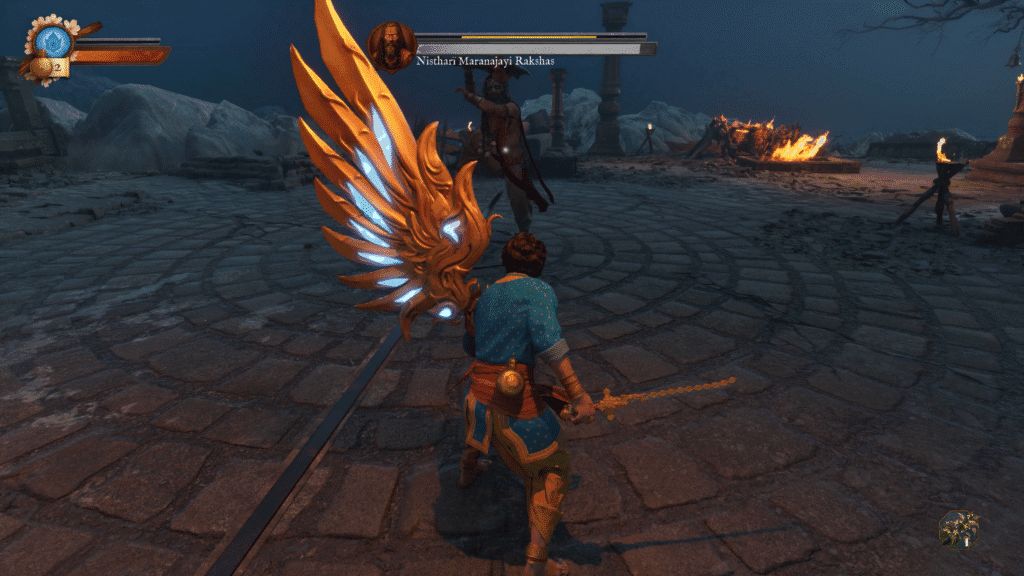Use the gourd flask with count 2
The height and width of the screenshot is (576, 1024).
(x=44, y=68)
